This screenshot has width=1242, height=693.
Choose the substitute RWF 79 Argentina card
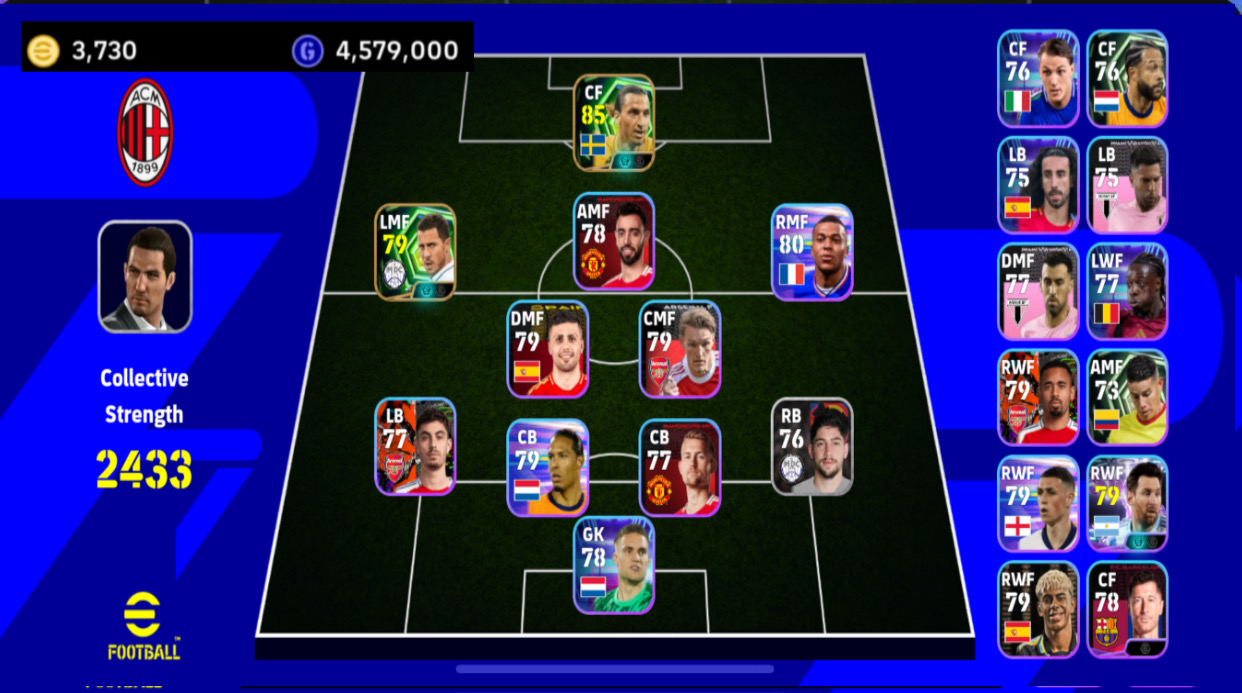point(1127,503)
